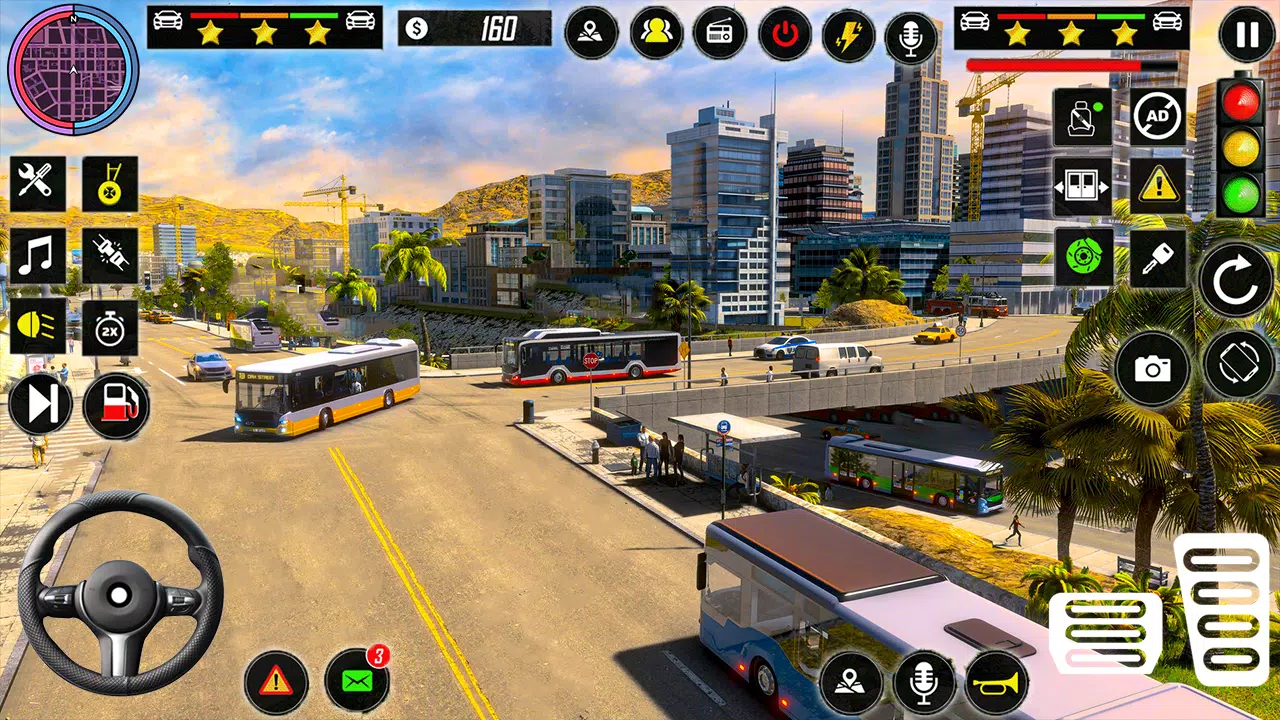Open the wrench and screwdriver repair icon
This screenshot has height=720, width=1280.
click(x=38, y=183)
